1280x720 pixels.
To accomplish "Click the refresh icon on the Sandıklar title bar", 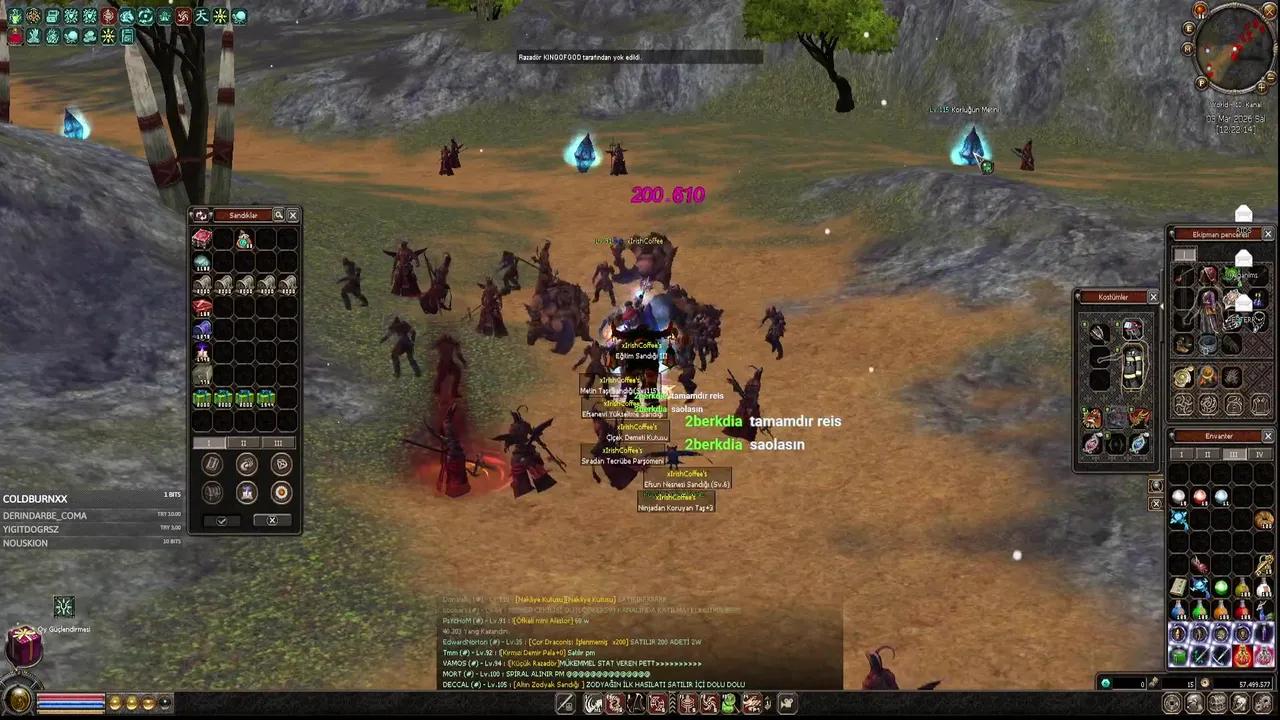I will point(201,214).
